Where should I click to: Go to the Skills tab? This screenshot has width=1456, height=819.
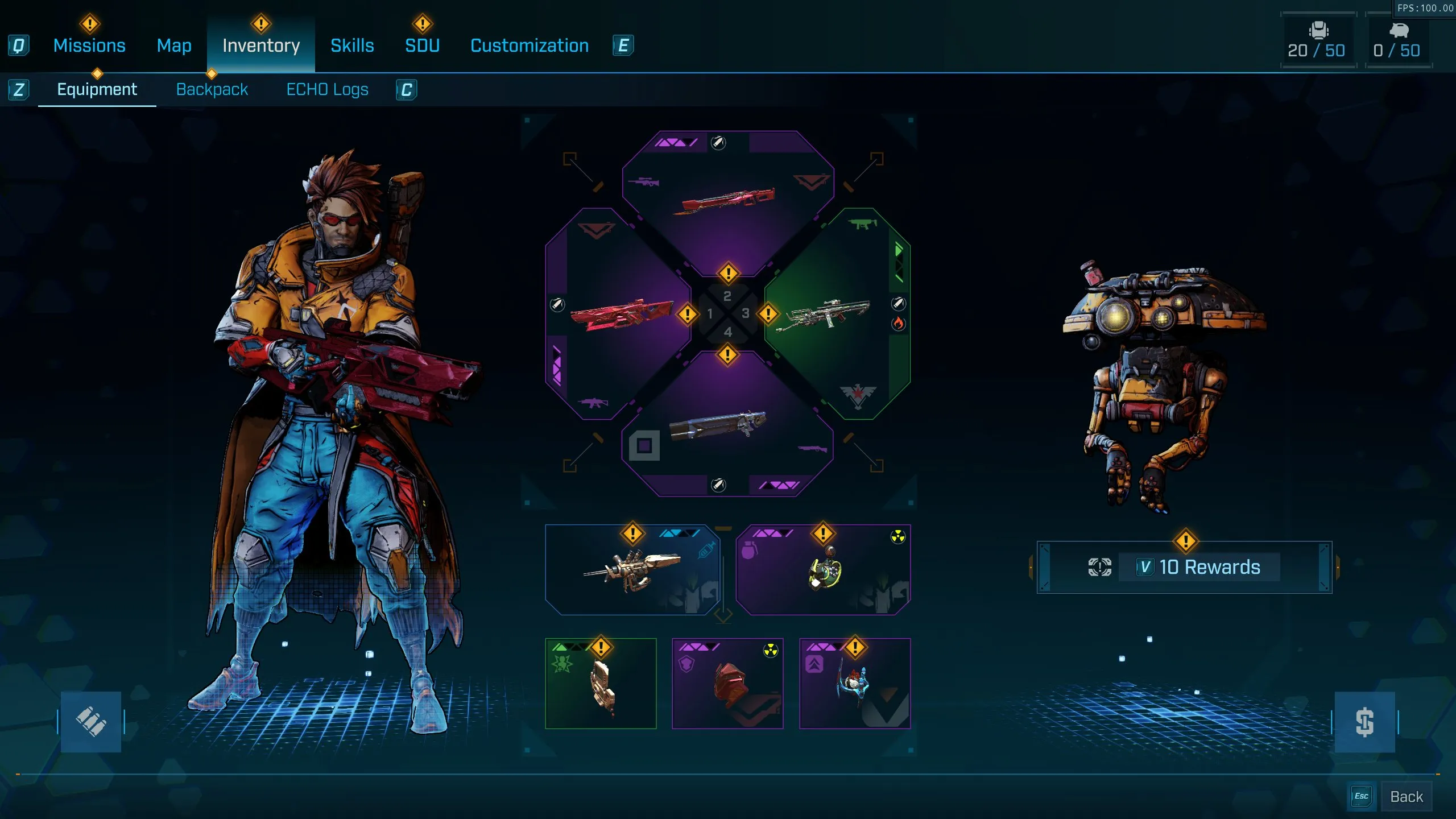click(352, 45)
